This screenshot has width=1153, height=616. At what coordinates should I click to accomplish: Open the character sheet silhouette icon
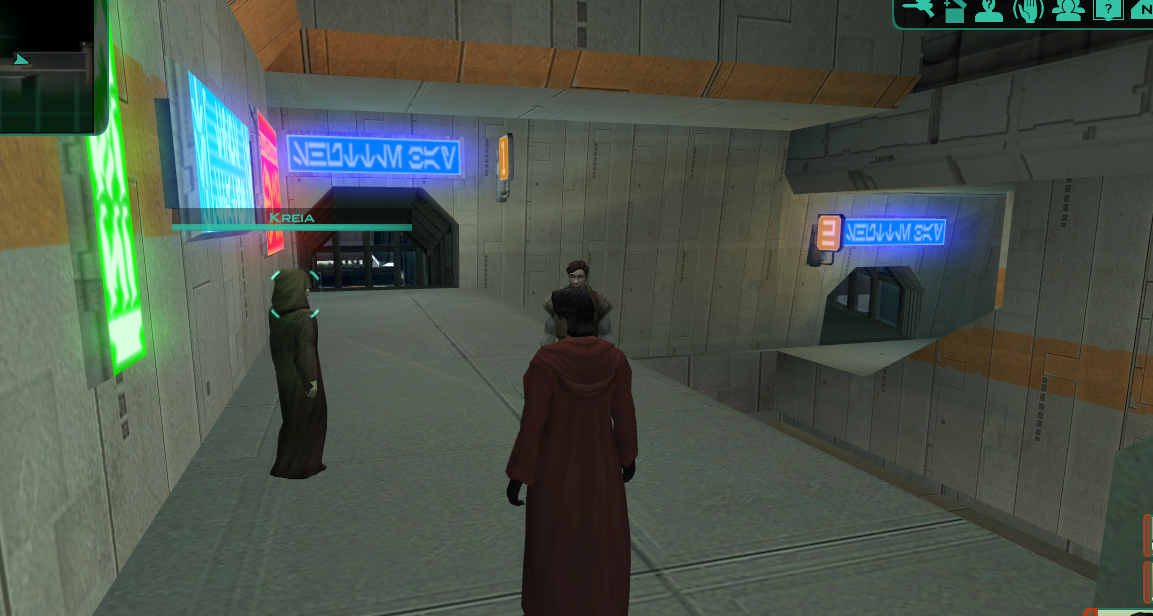coord(989,11)
